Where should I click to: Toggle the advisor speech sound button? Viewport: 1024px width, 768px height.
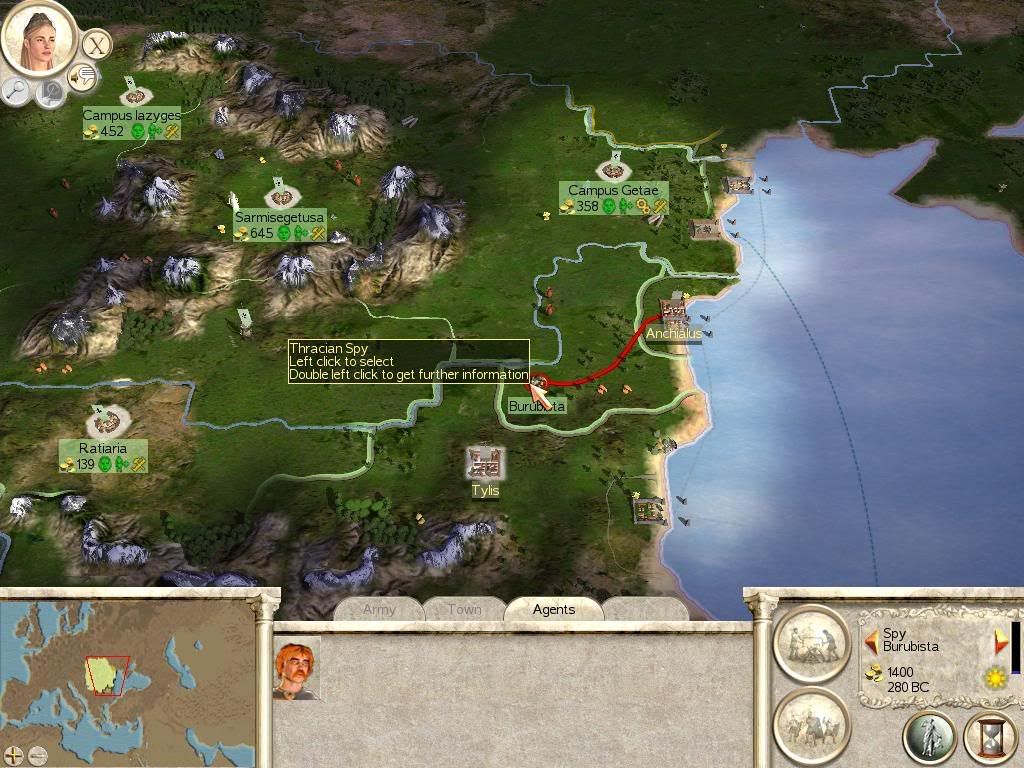point(82,76)
